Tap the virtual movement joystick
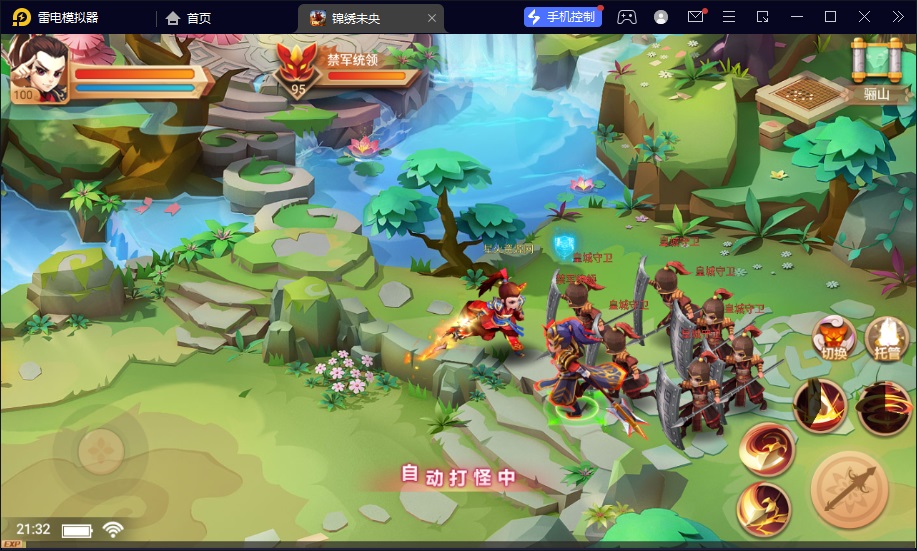917x551 pixels. point(101,452)
